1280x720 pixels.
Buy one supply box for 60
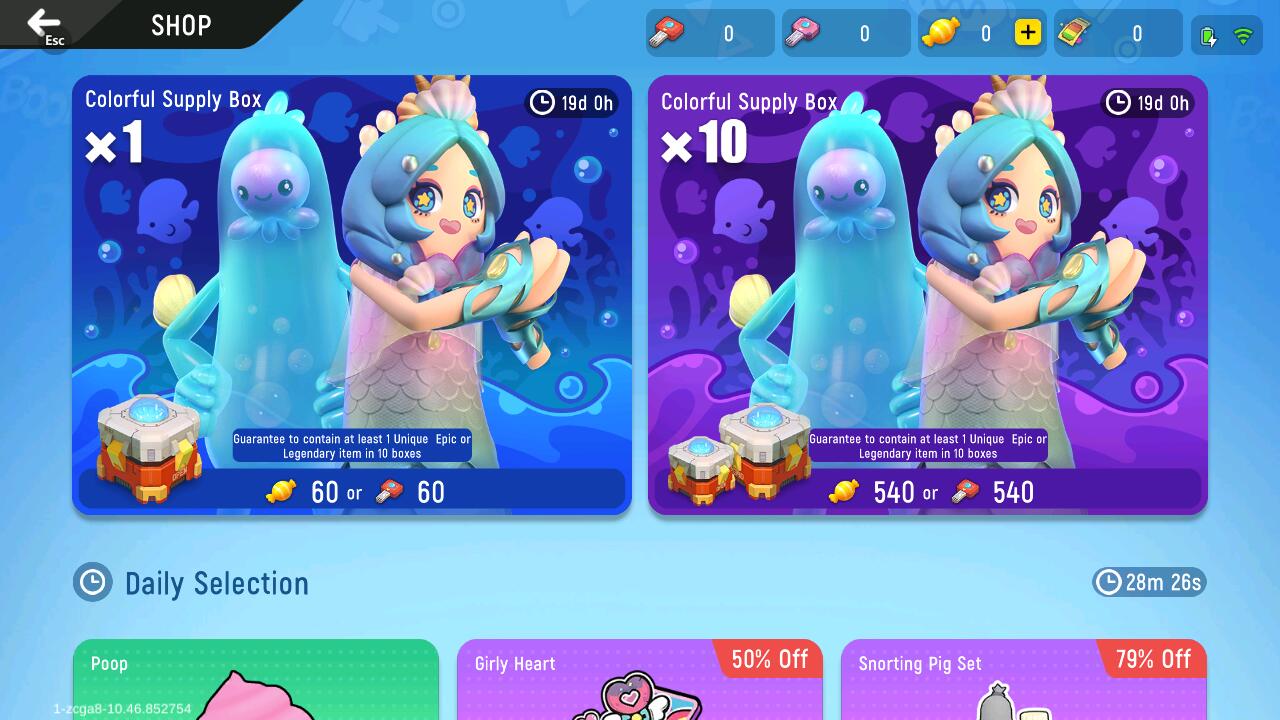point(352,492)
